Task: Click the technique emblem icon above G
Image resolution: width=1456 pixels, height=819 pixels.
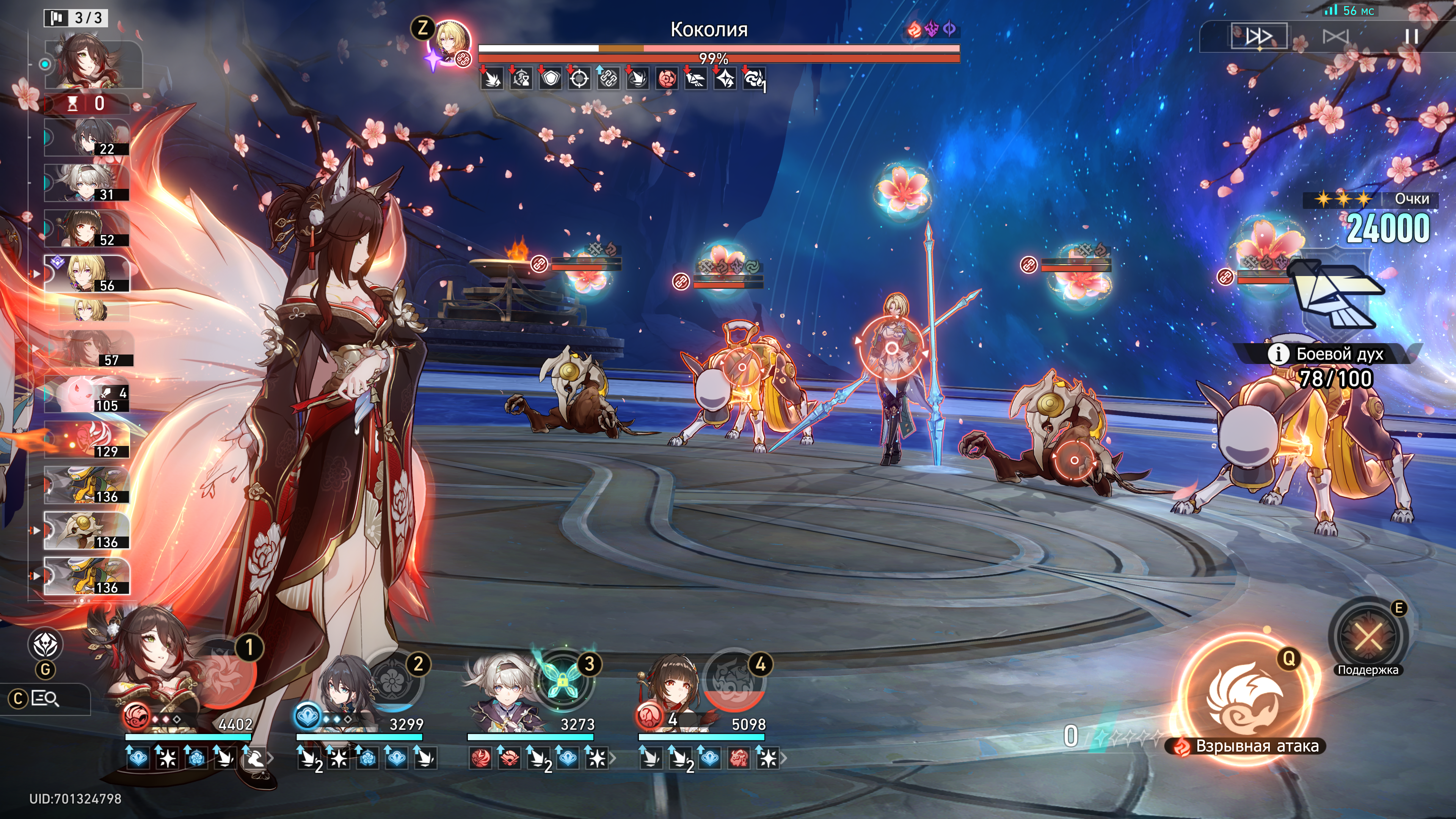Action: (45, 644)
